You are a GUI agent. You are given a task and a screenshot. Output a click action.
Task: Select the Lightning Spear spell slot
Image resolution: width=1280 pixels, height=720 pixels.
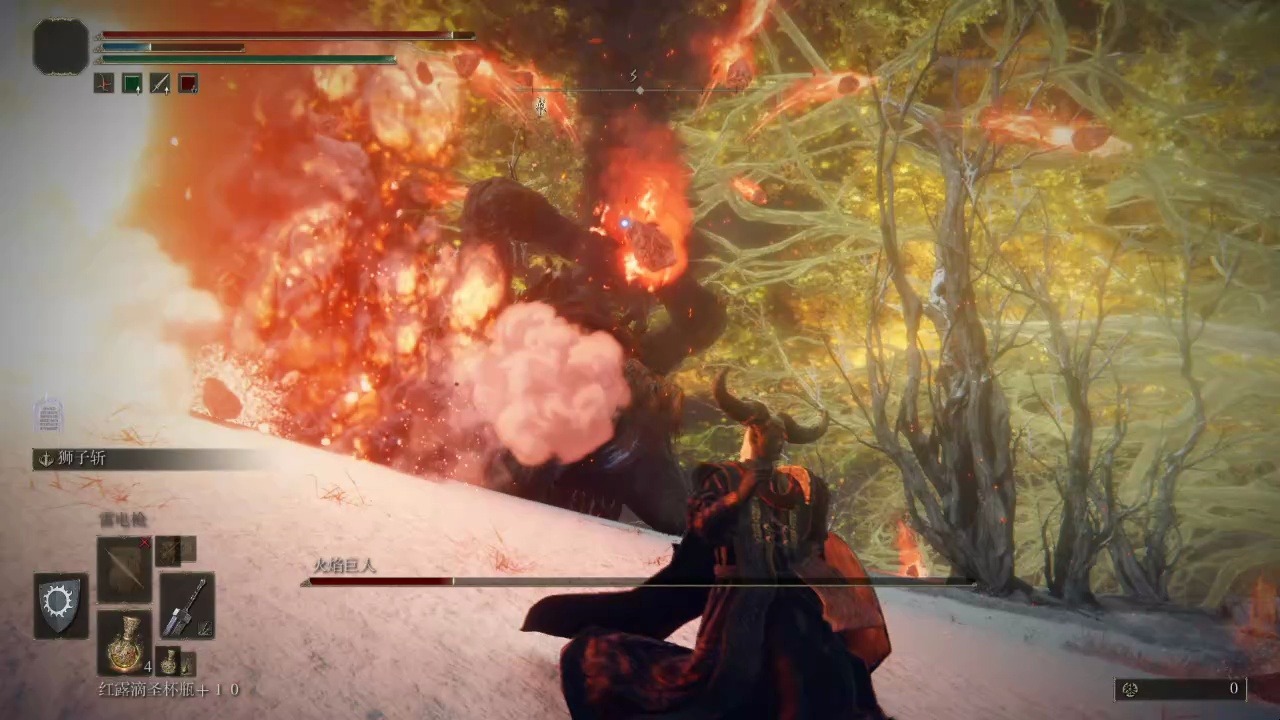124,569
